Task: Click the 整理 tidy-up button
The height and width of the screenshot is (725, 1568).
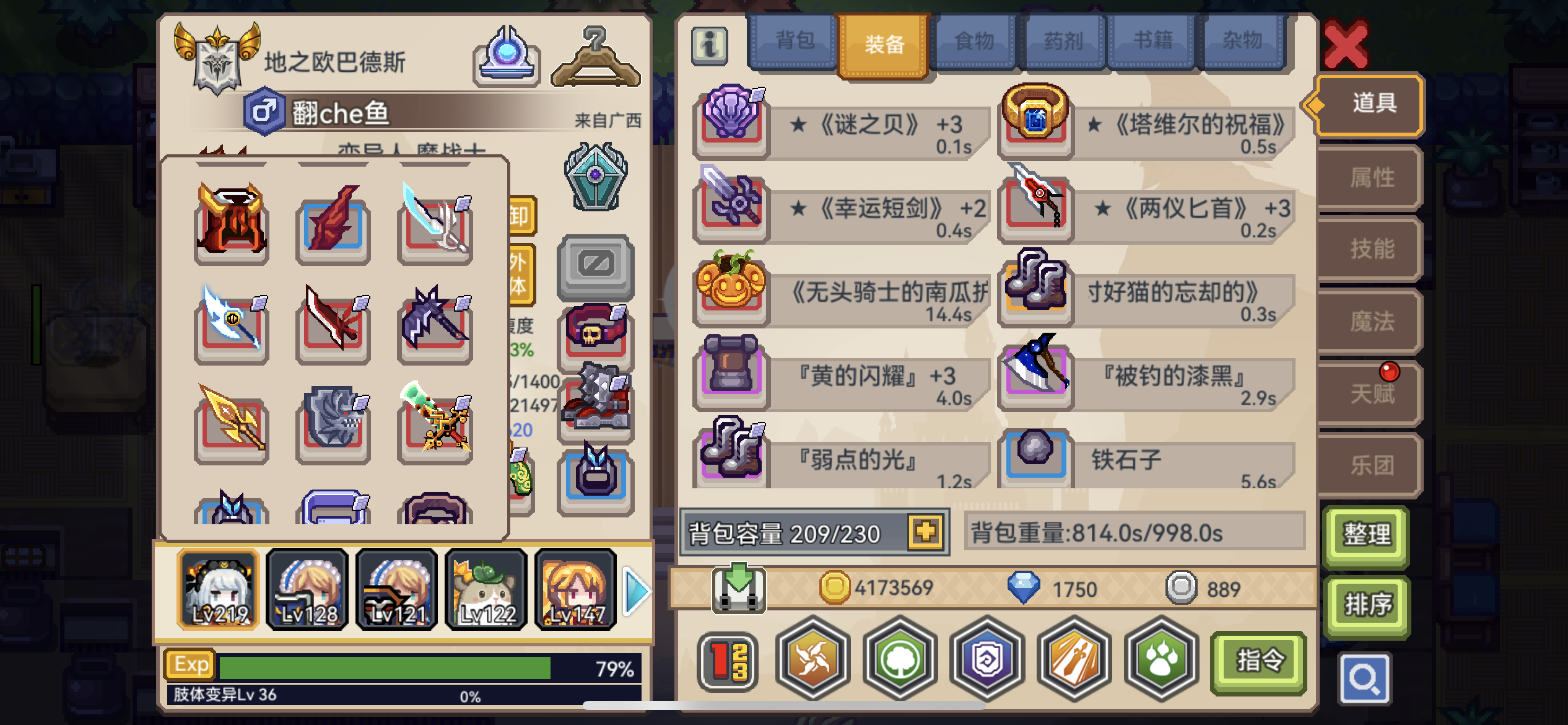Action: [x=1366, y=533]
